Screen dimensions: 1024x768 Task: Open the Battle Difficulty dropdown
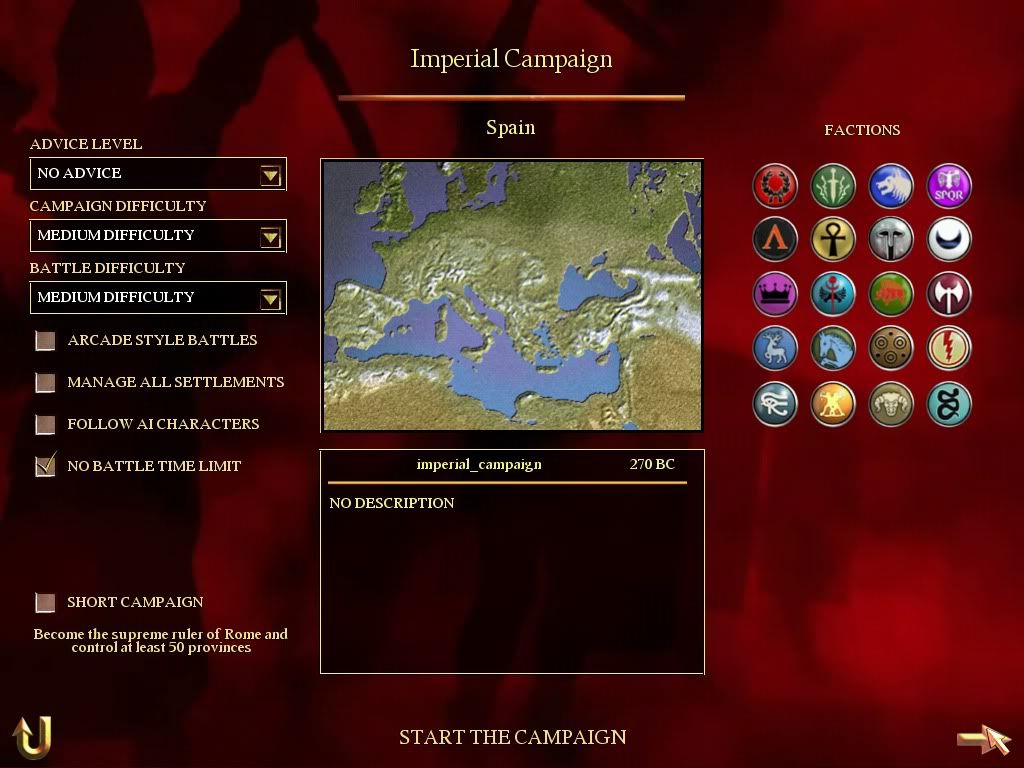click(269, 299)
